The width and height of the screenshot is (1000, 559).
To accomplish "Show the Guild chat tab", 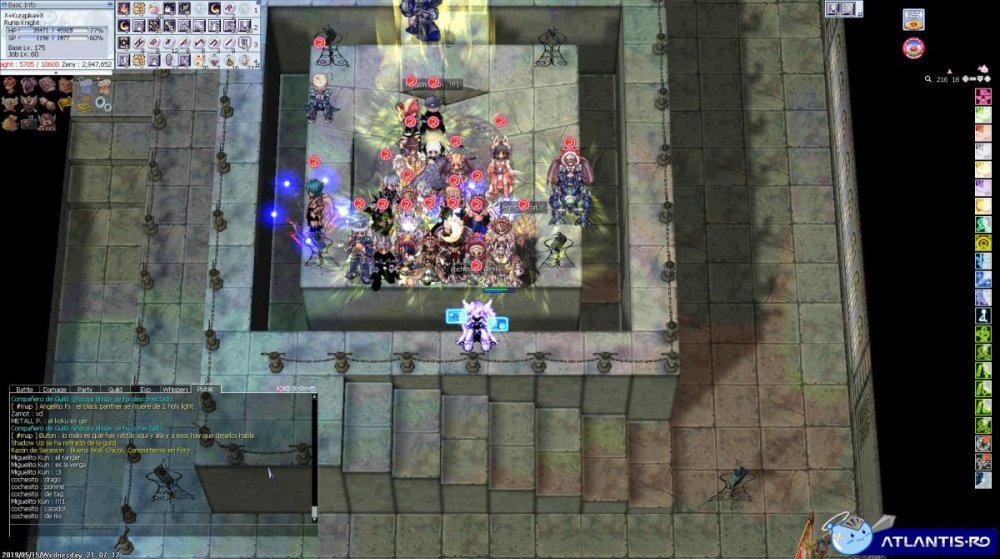I will pyautogui.click(x=114, y=388).
